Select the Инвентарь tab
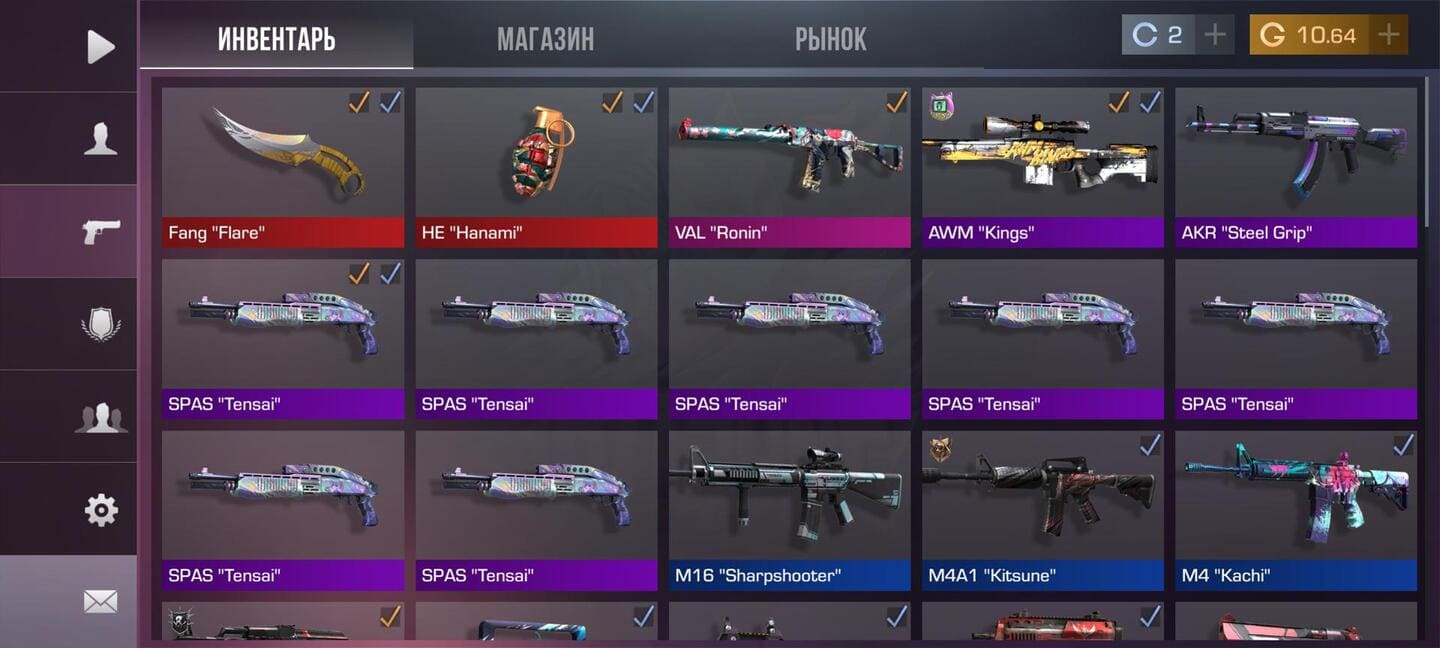The image size is (1440, 648). pyautogui.click(x=276, y=39)
